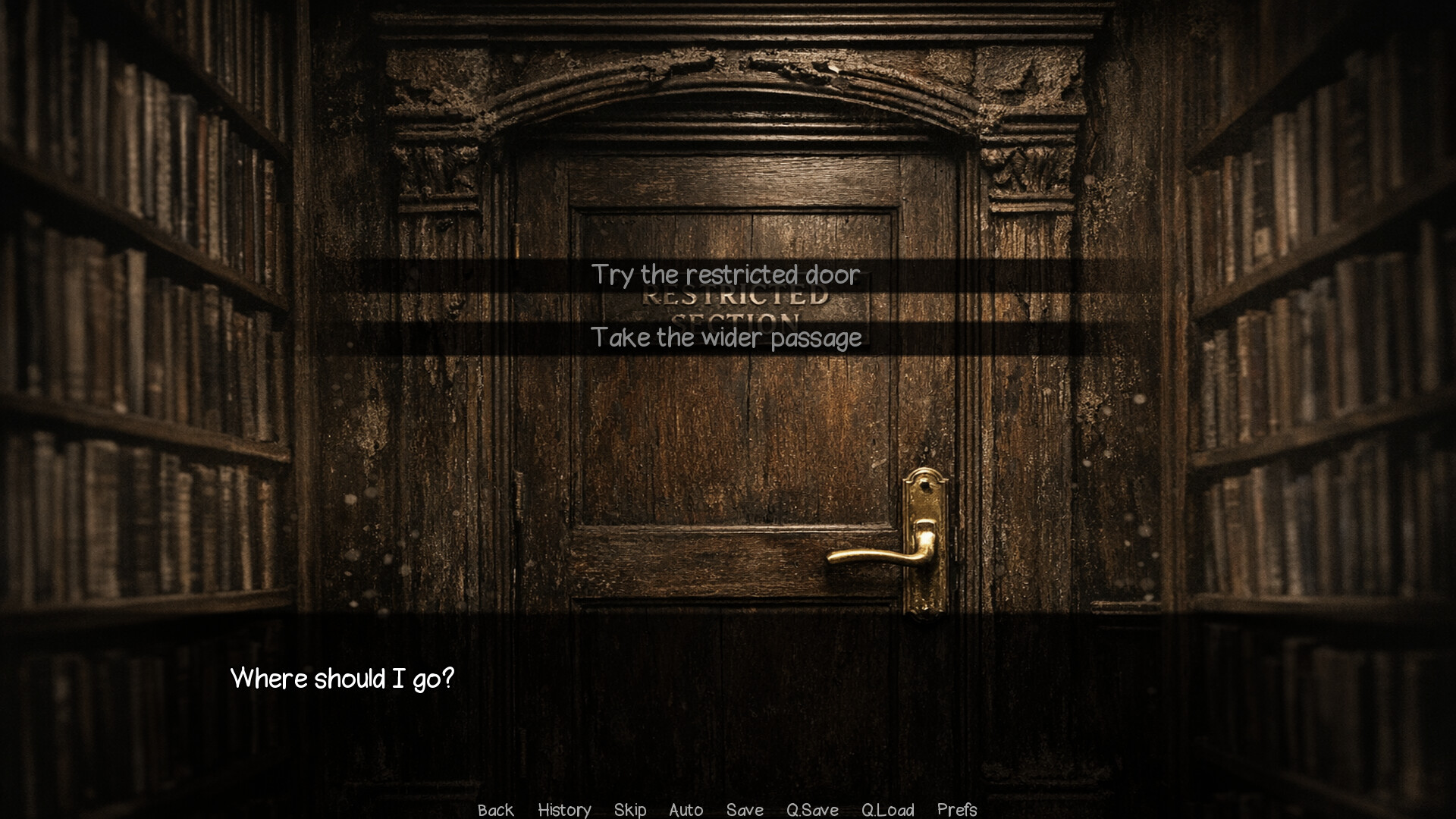This screenshot has width=1456, height=819.
Task: Open the Save screen
Action: (x=745, y=810)
